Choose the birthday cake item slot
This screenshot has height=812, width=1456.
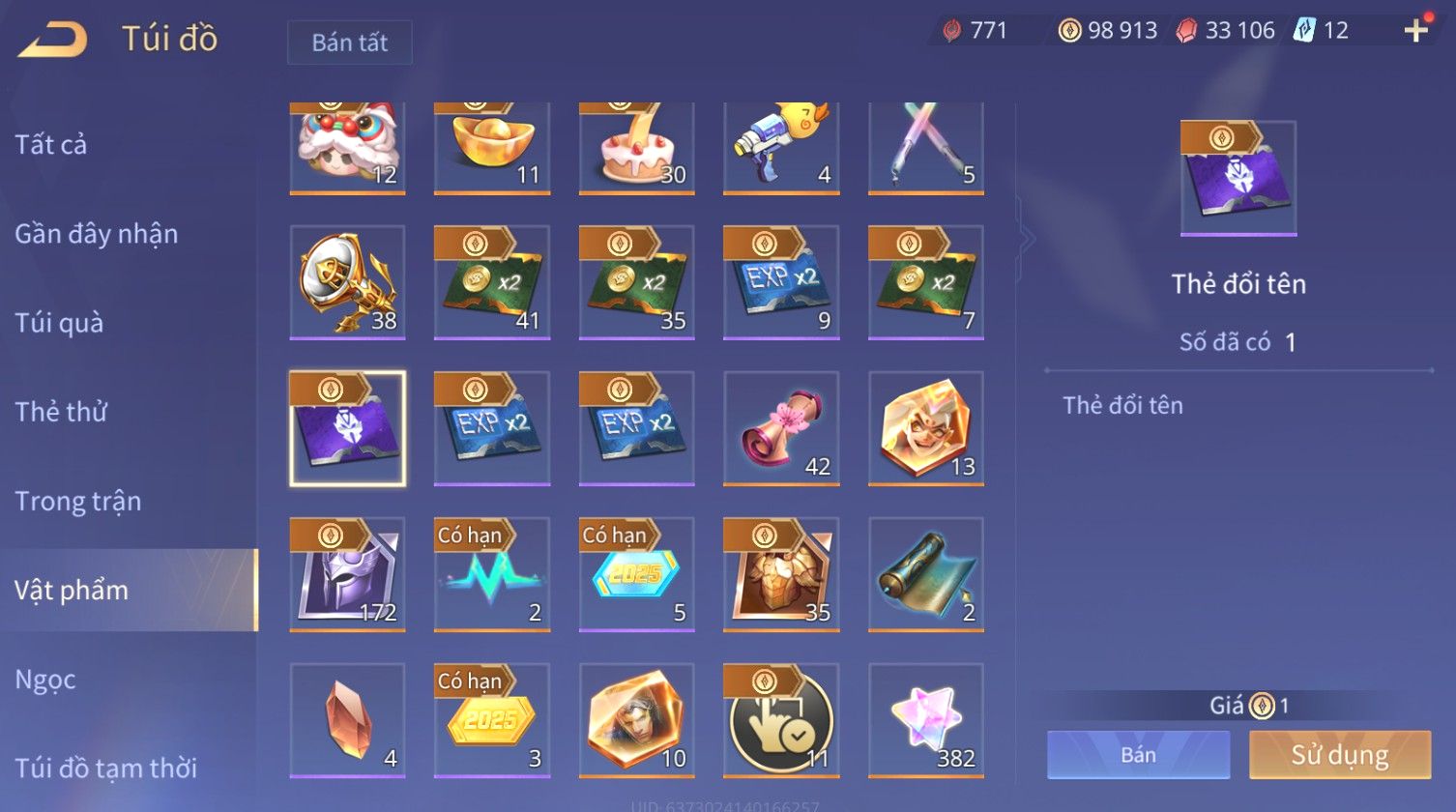click(636, 147)
